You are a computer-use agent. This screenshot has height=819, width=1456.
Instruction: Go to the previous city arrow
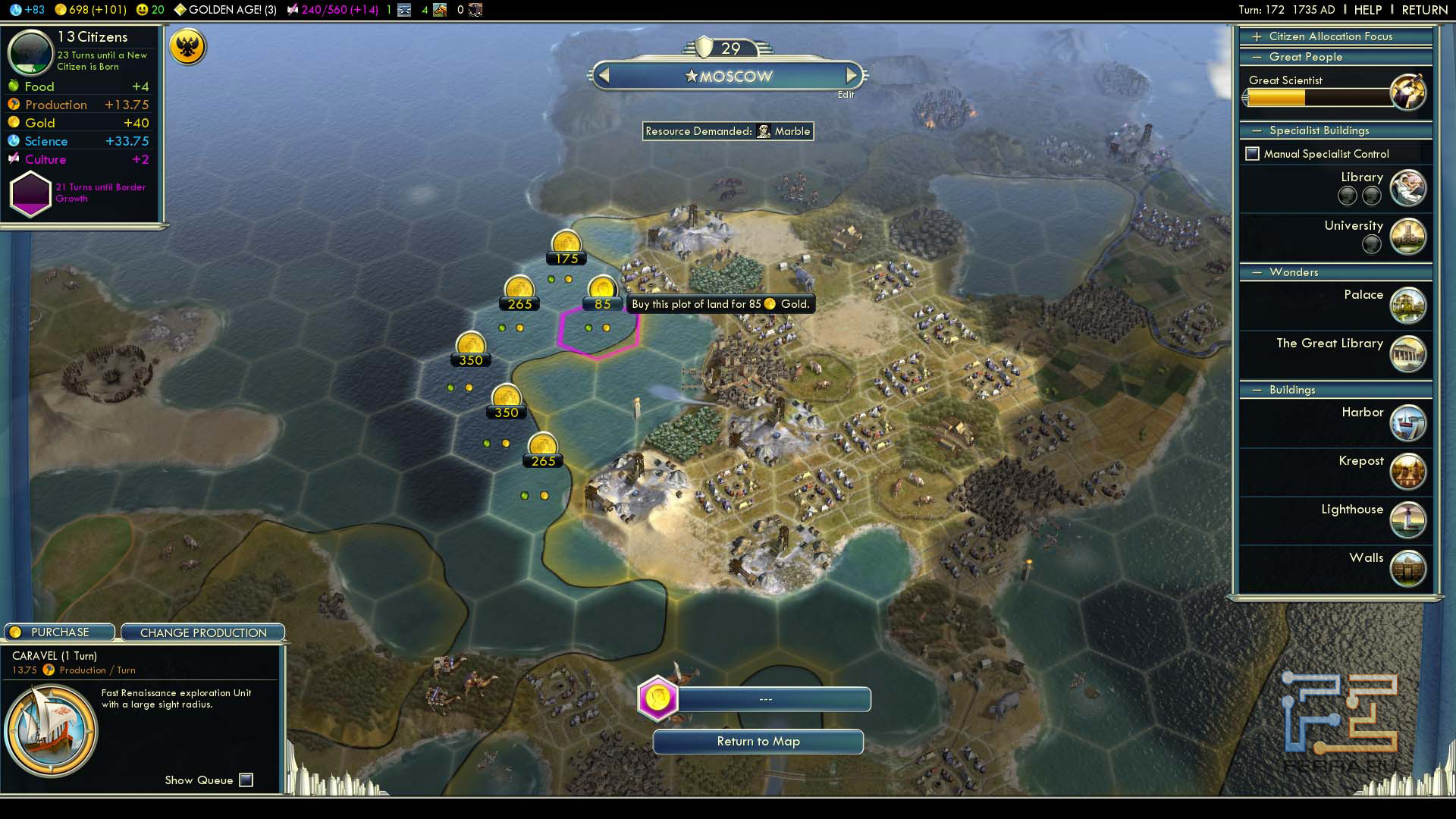click(604, 76)
